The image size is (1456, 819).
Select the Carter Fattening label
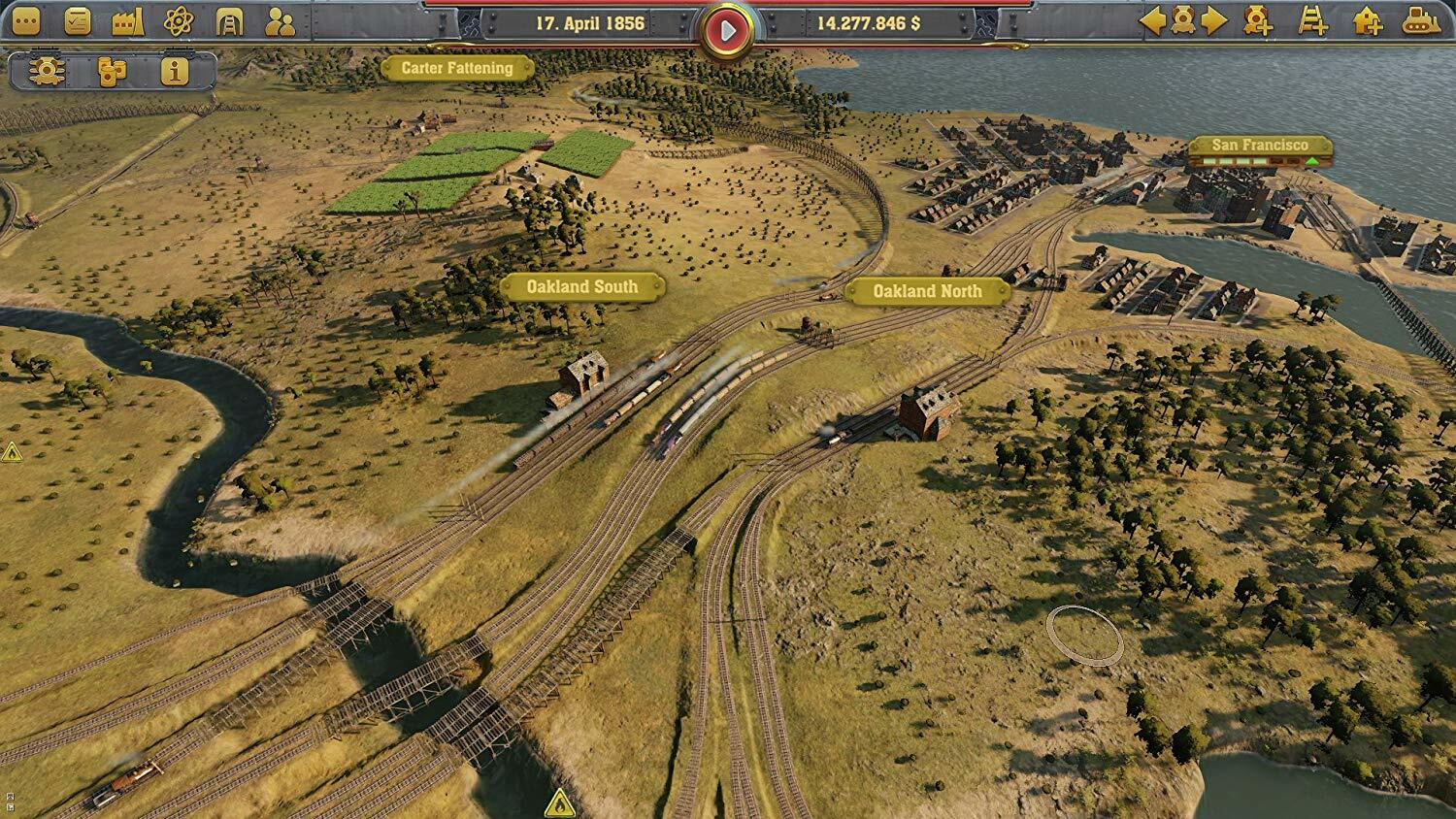point(457,68)
